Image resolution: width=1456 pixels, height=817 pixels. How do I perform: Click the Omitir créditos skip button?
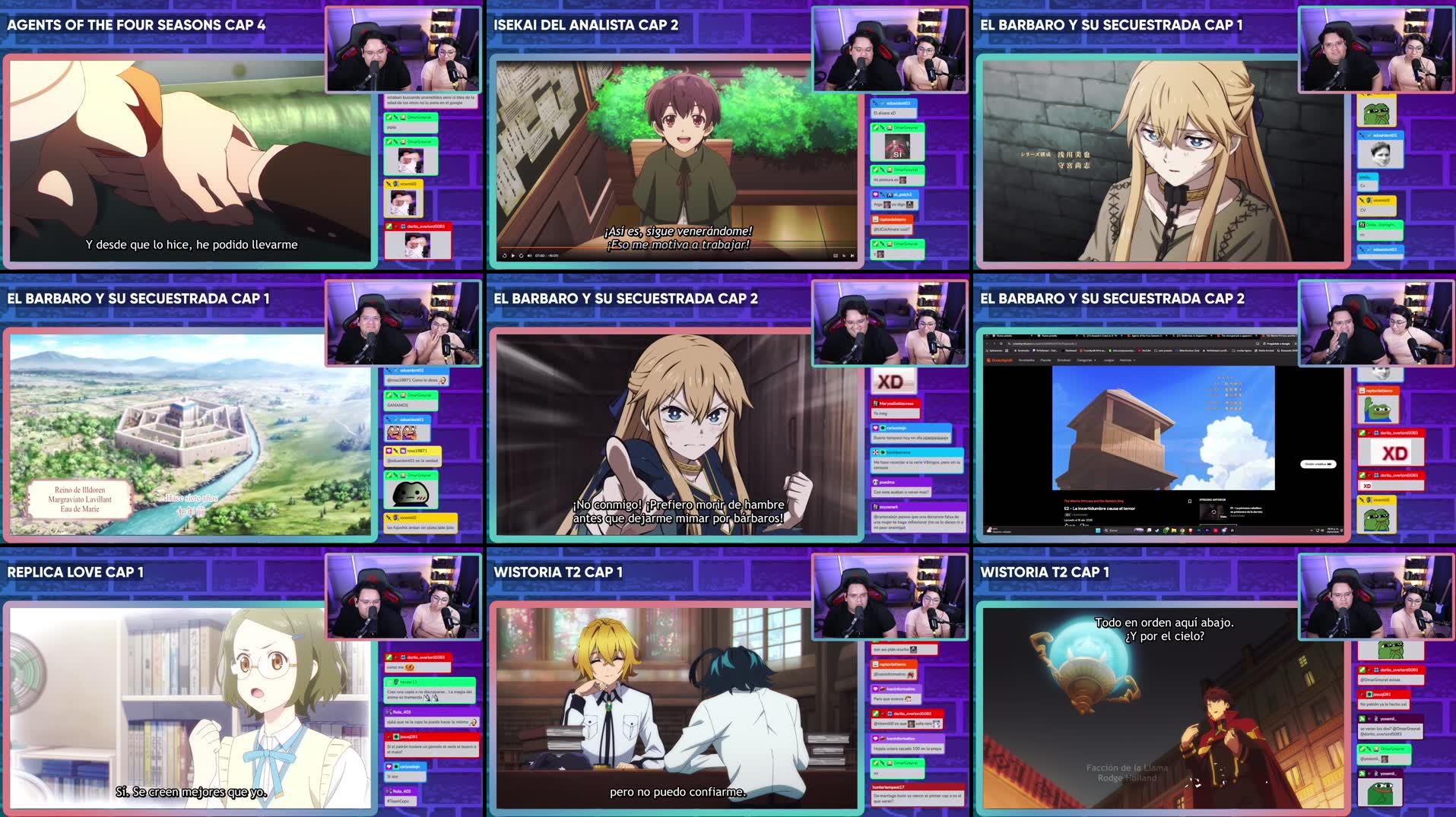pyautogui.click(x=1318, y=464)
